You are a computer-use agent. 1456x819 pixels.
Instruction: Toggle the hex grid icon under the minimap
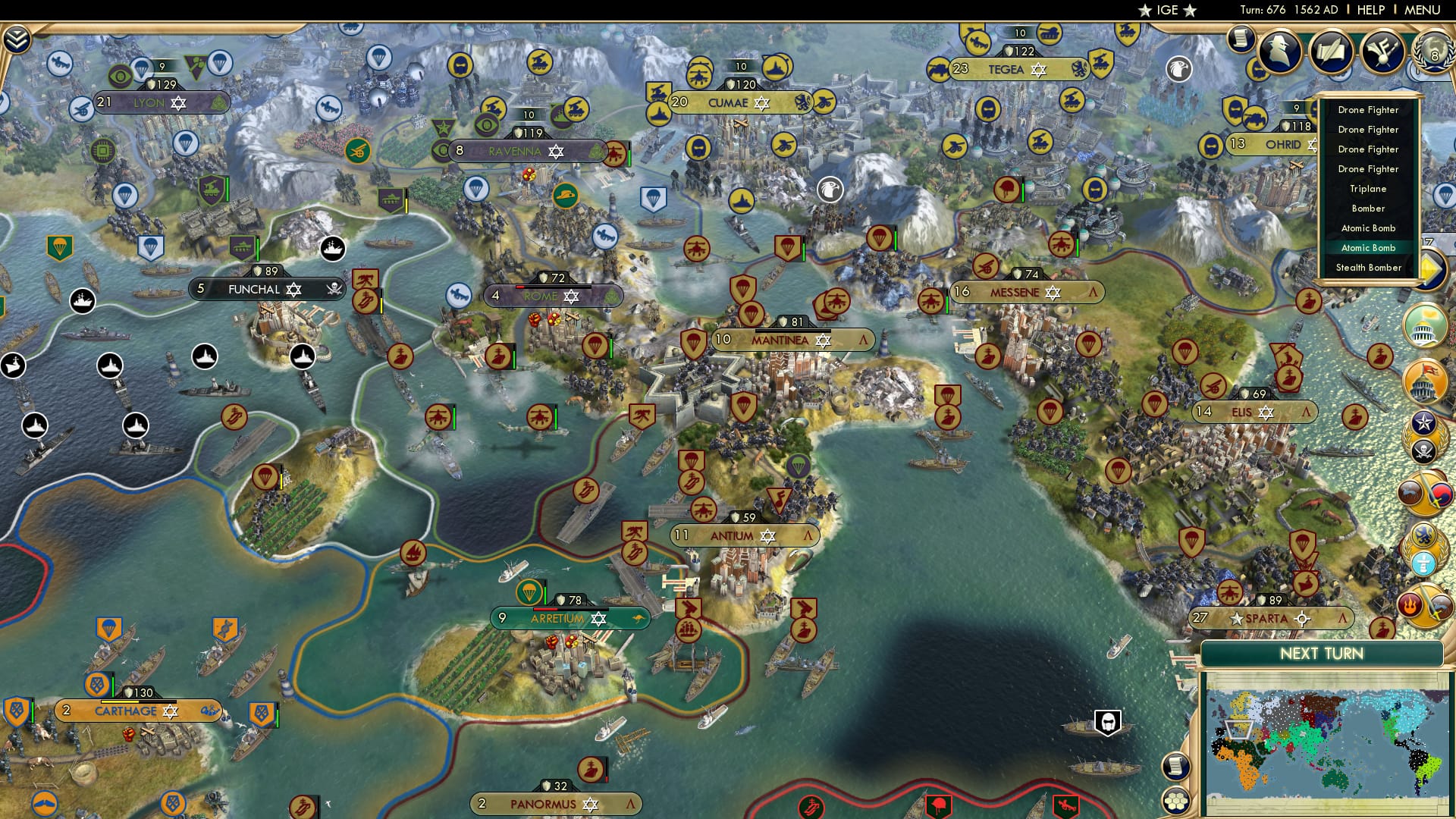[x=1176, y=801]
